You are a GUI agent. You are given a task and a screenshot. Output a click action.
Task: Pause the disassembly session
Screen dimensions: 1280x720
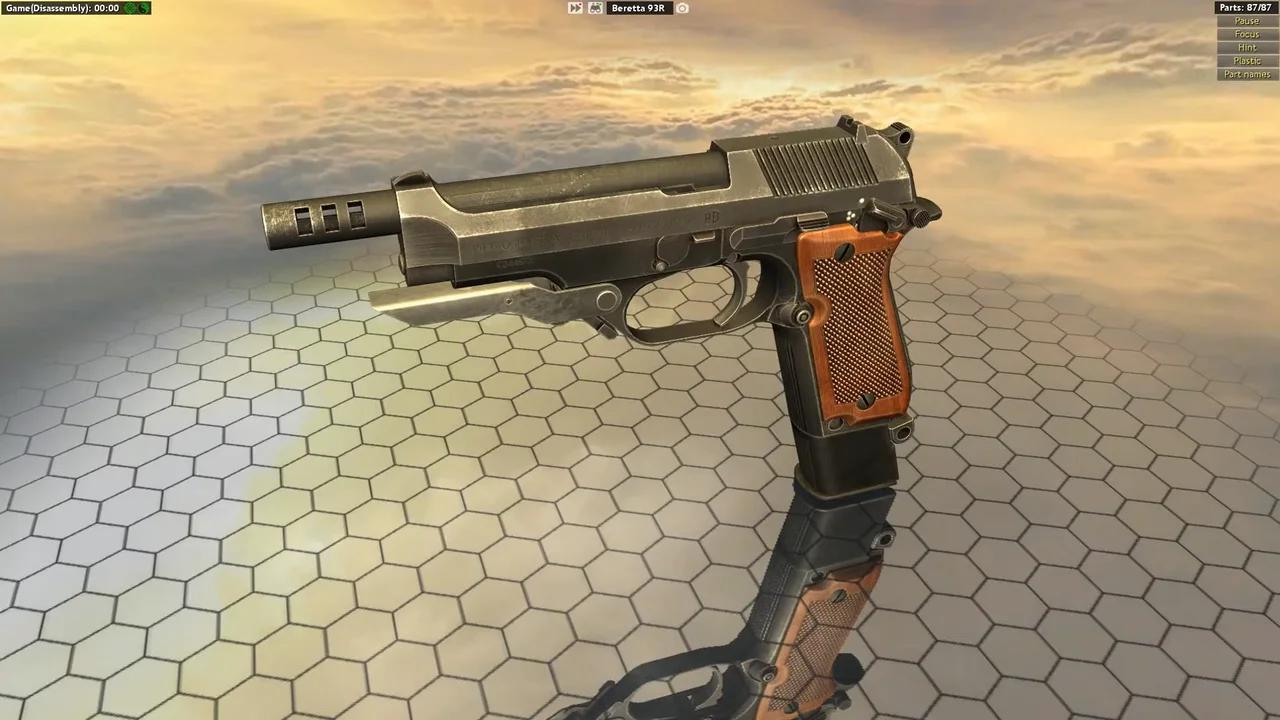(1246, 20)
